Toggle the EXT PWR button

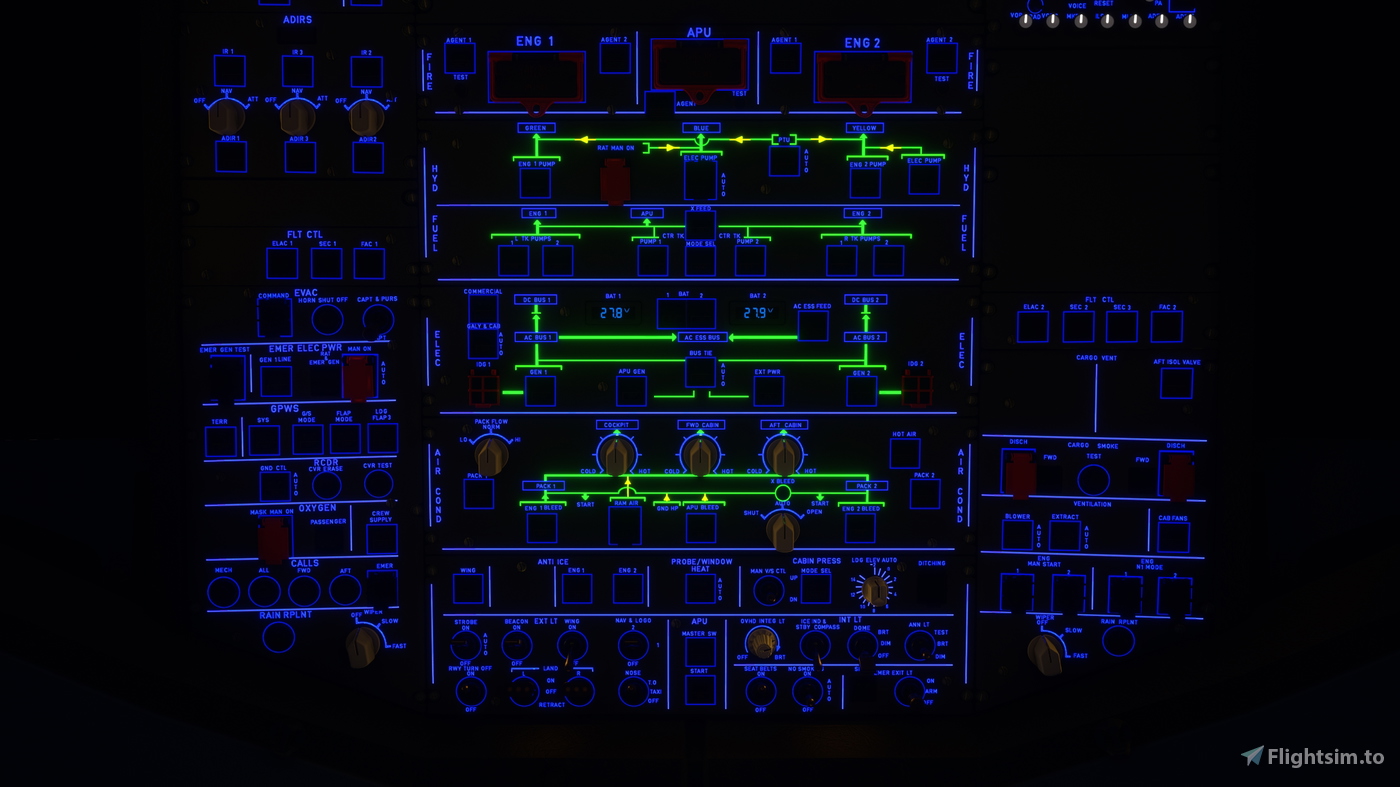point(768,391)
